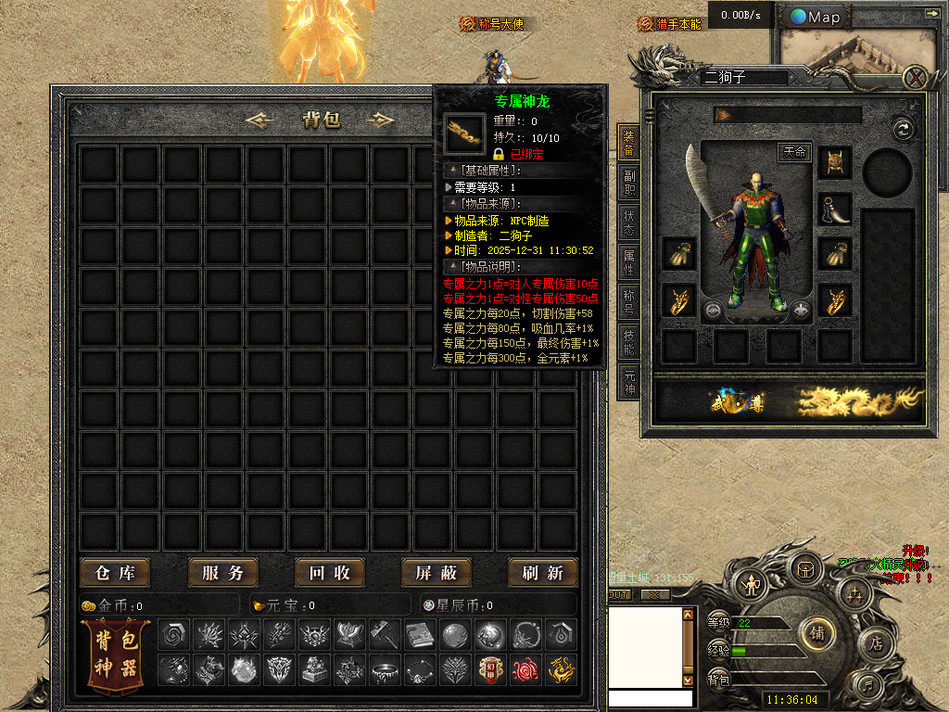Select the horn necklace equipment slot
Screen dimensions: 949x712
click(834, 208)
